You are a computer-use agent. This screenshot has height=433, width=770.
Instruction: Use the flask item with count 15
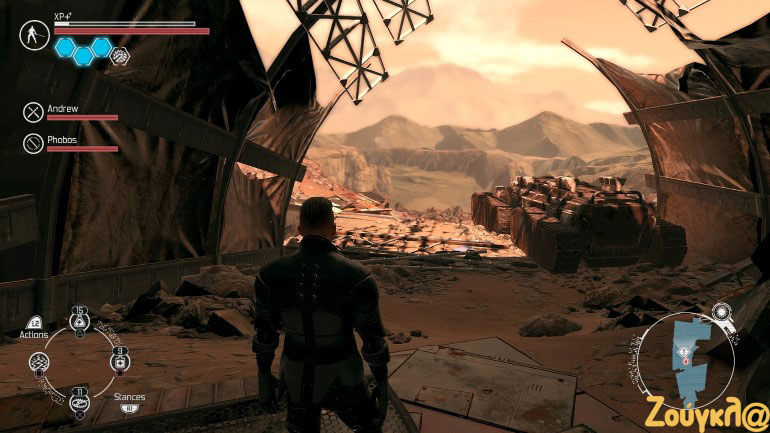point(77,320)
